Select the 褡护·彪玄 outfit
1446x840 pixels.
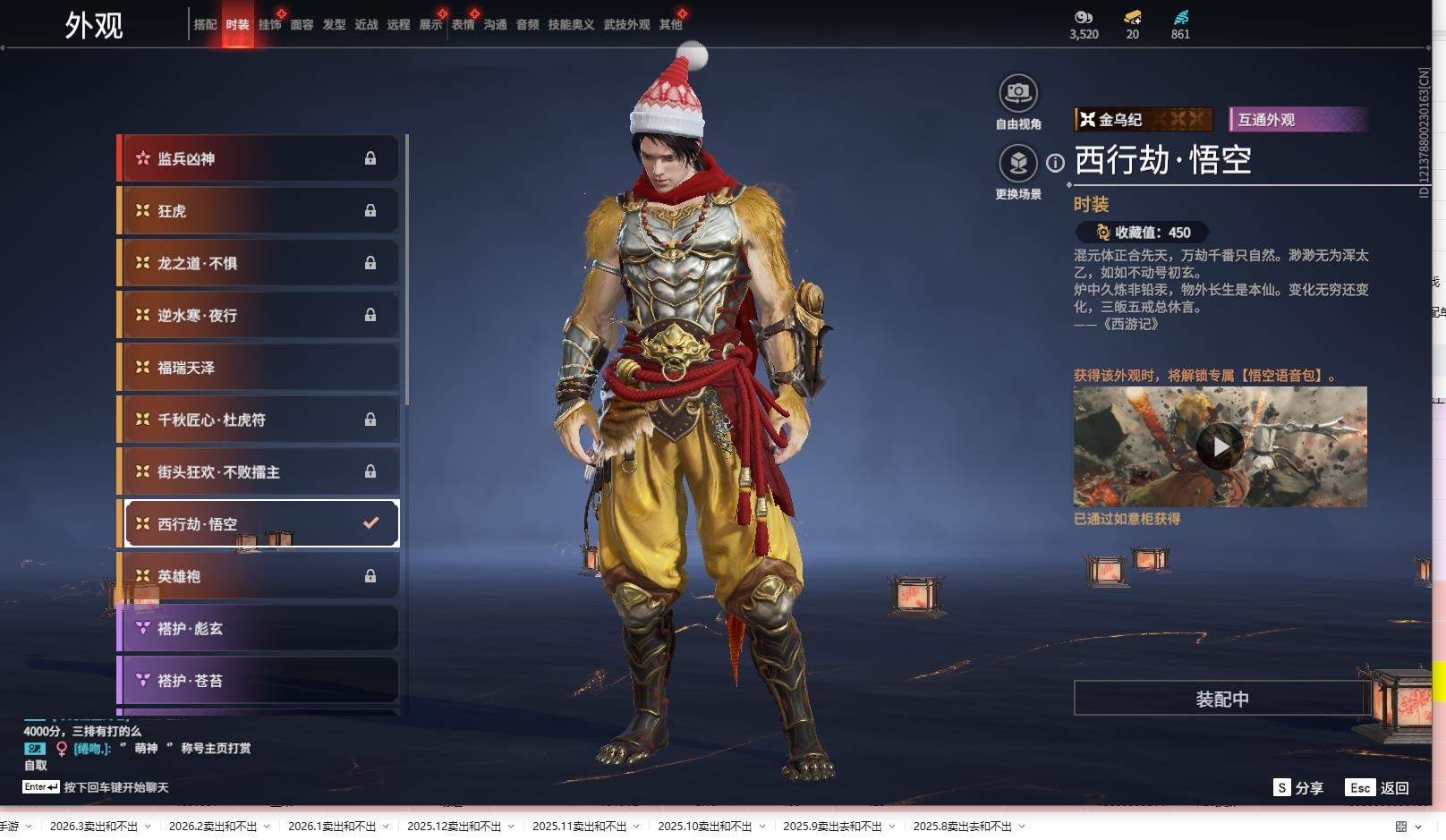tap(259, 629)
